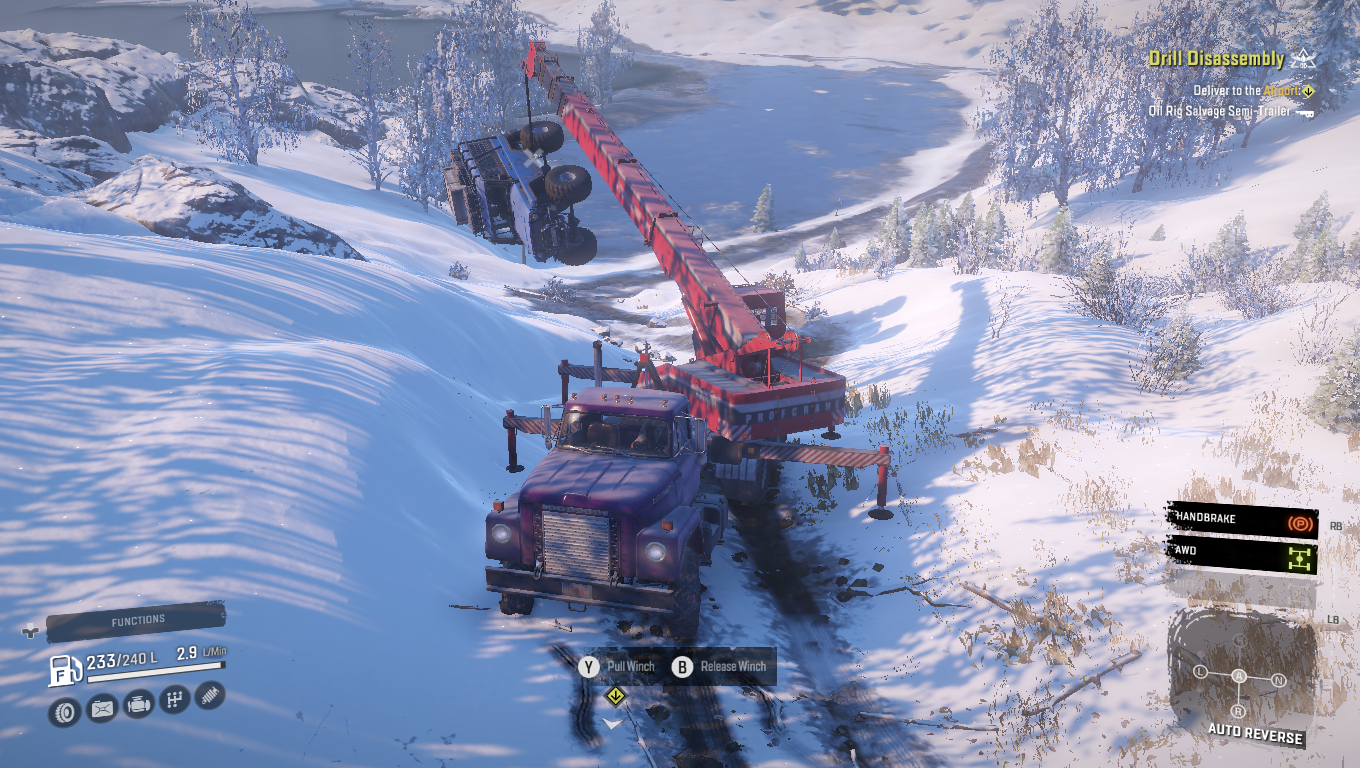
Task: Choose Reverse on the gear shifter
Action: tap(1238, 711)
